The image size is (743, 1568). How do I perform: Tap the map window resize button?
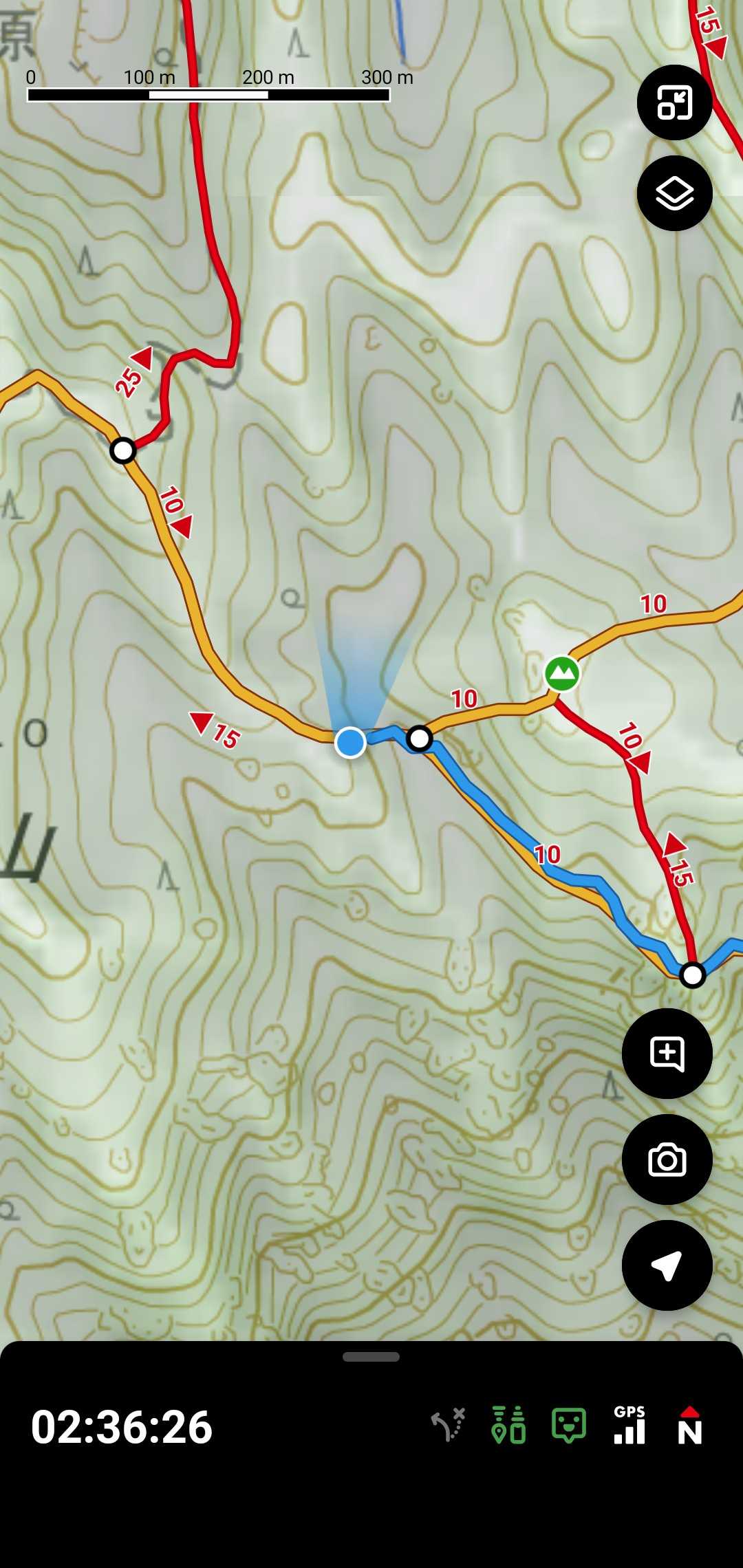point(674,103)
